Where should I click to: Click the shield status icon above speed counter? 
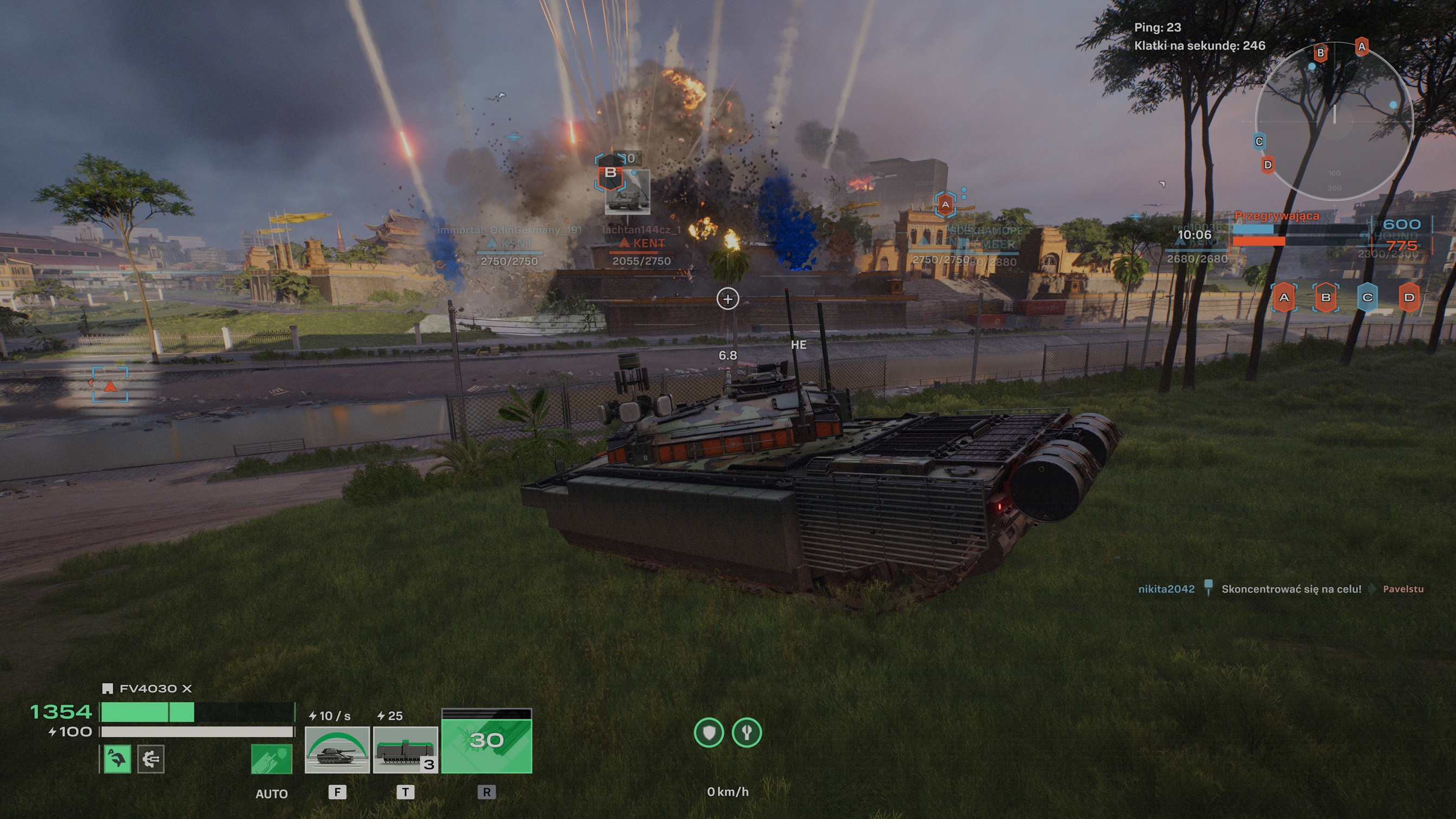711,732
